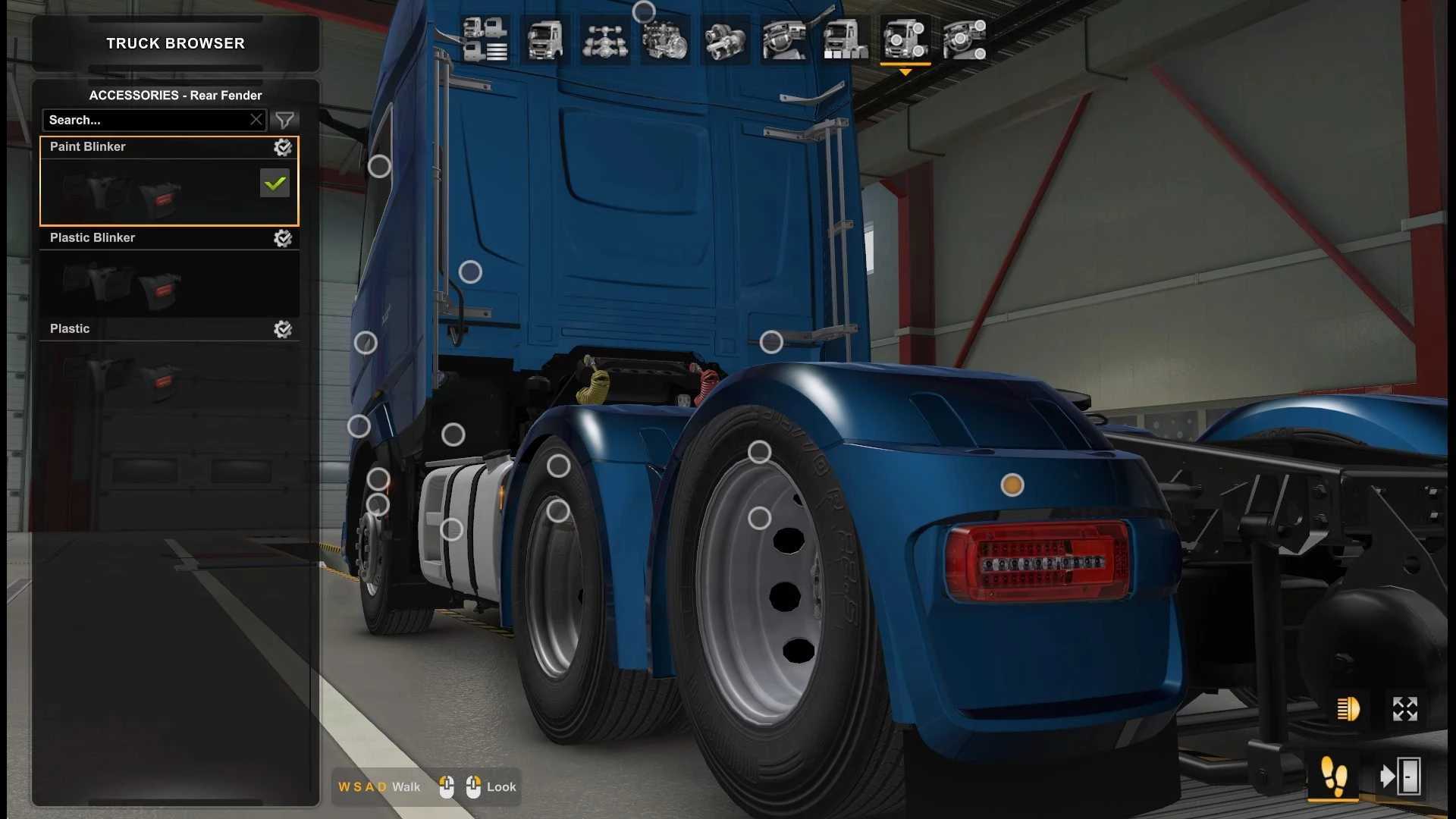
Task: Select the highlighted orange fender accessory node
Action: [x=1012, y=485]
